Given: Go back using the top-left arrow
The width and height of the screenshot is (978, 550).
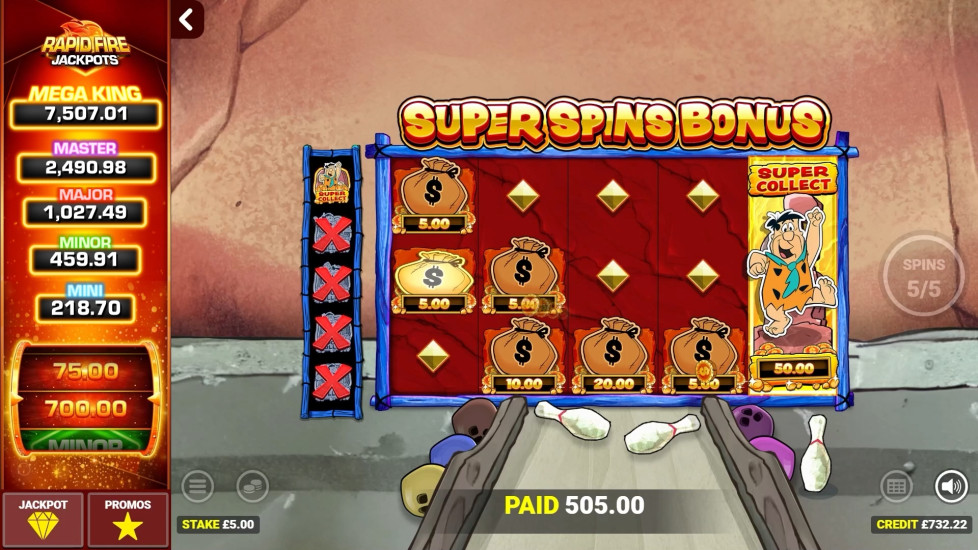Looking at the screenshot, I should tap(186, 19).
